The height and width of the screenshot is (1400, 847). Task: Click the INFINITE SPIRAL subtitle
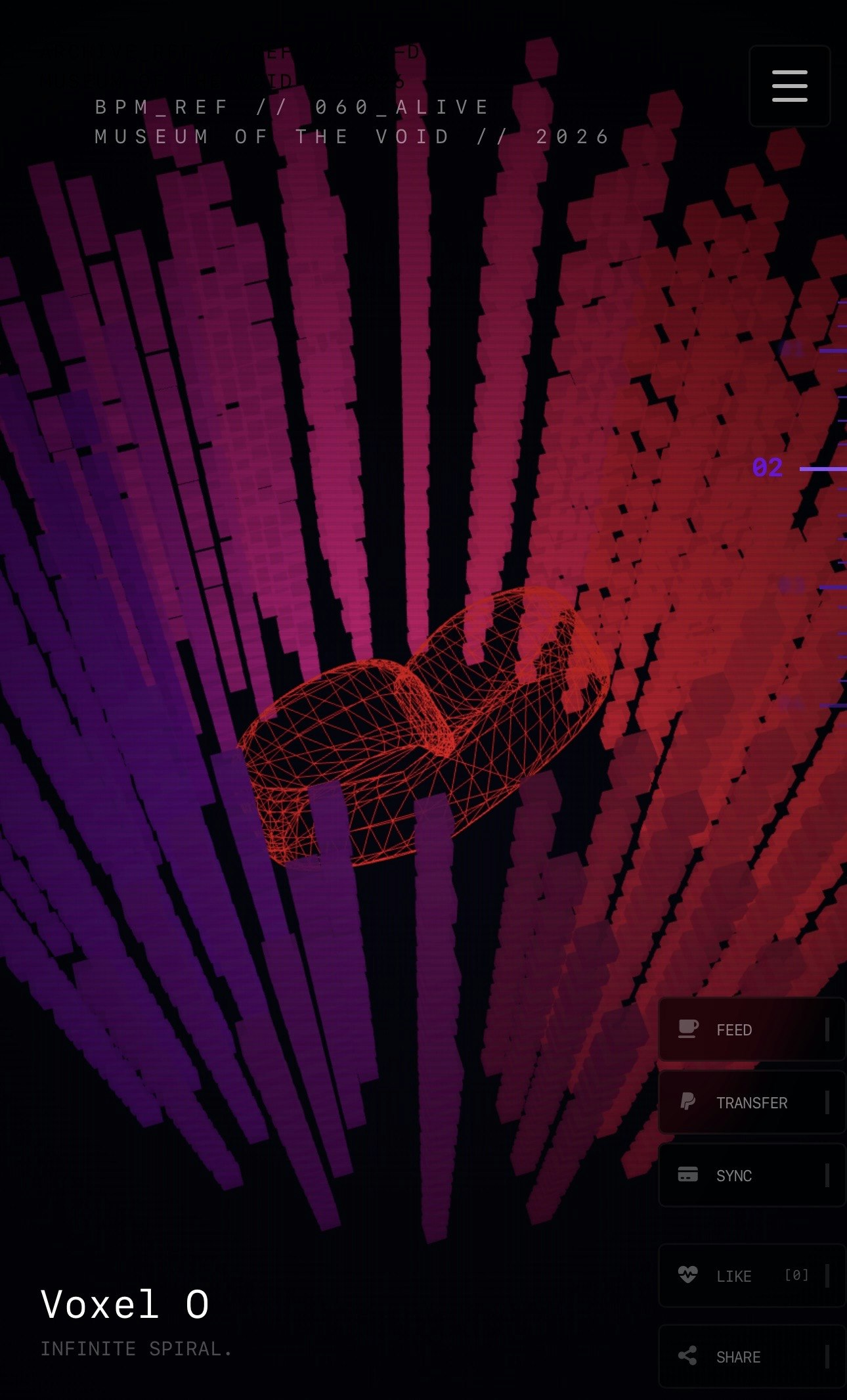136,1347
